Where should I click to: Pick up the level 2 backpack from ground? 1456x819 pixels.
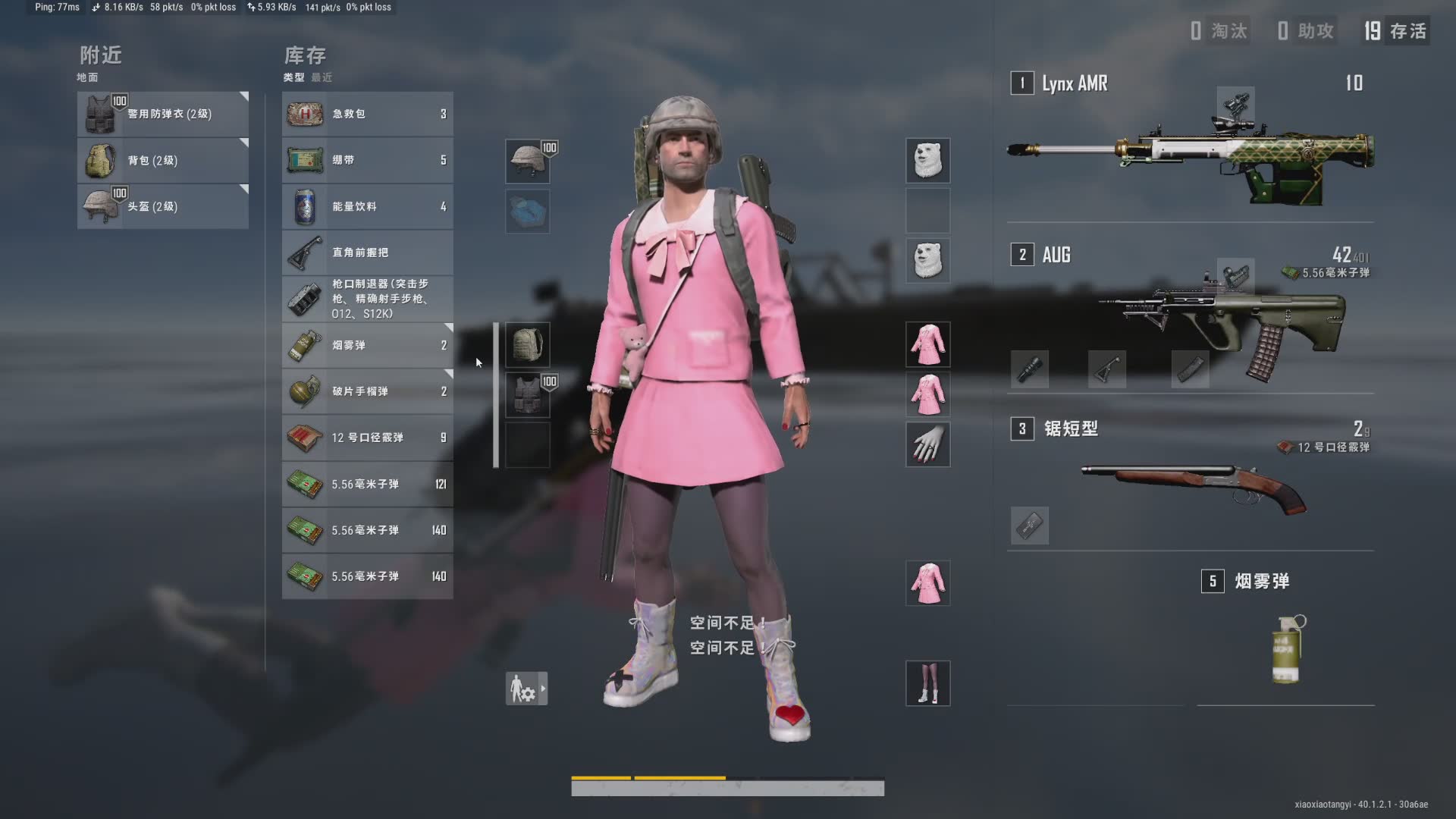[162, 161]
